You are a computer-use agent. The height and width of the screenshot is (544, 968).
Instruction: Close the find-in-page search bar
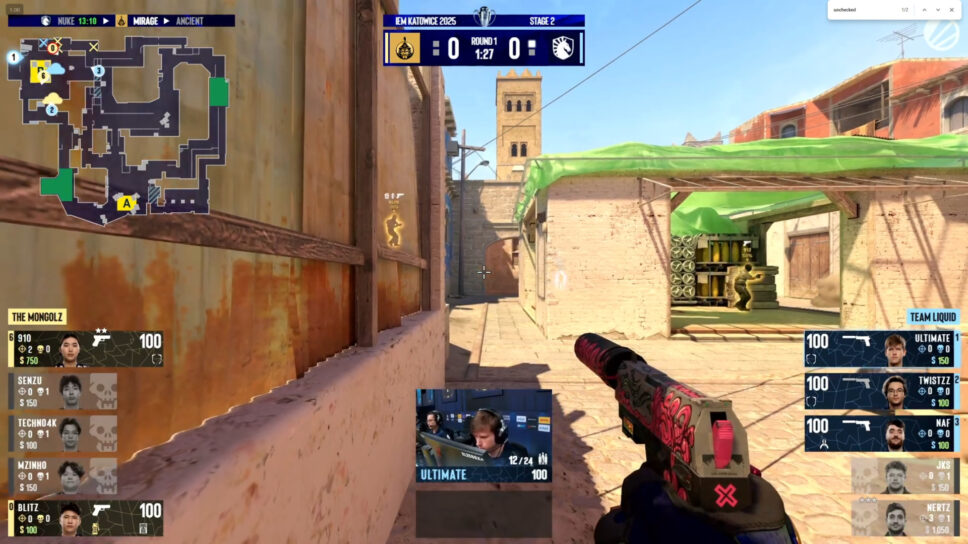pyautogui.click(x=953, y=10)
